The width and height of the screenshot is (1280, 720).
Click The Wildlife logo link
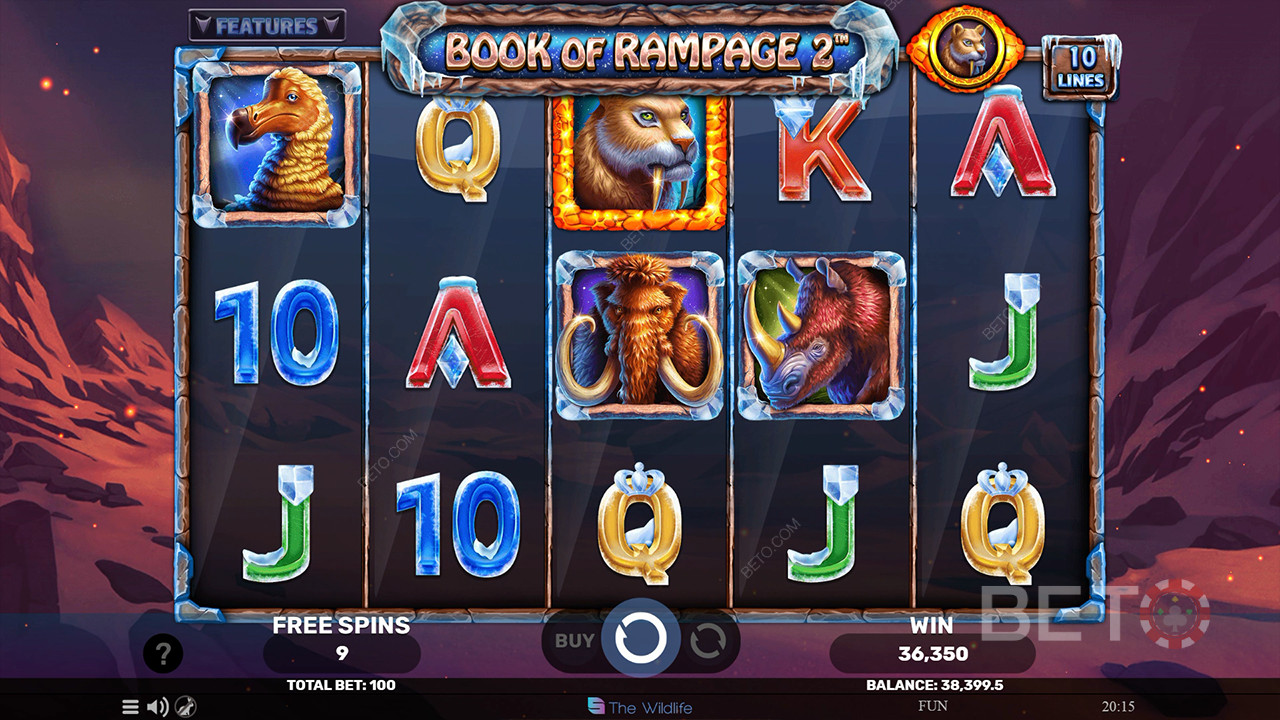(x=640, y=707)
